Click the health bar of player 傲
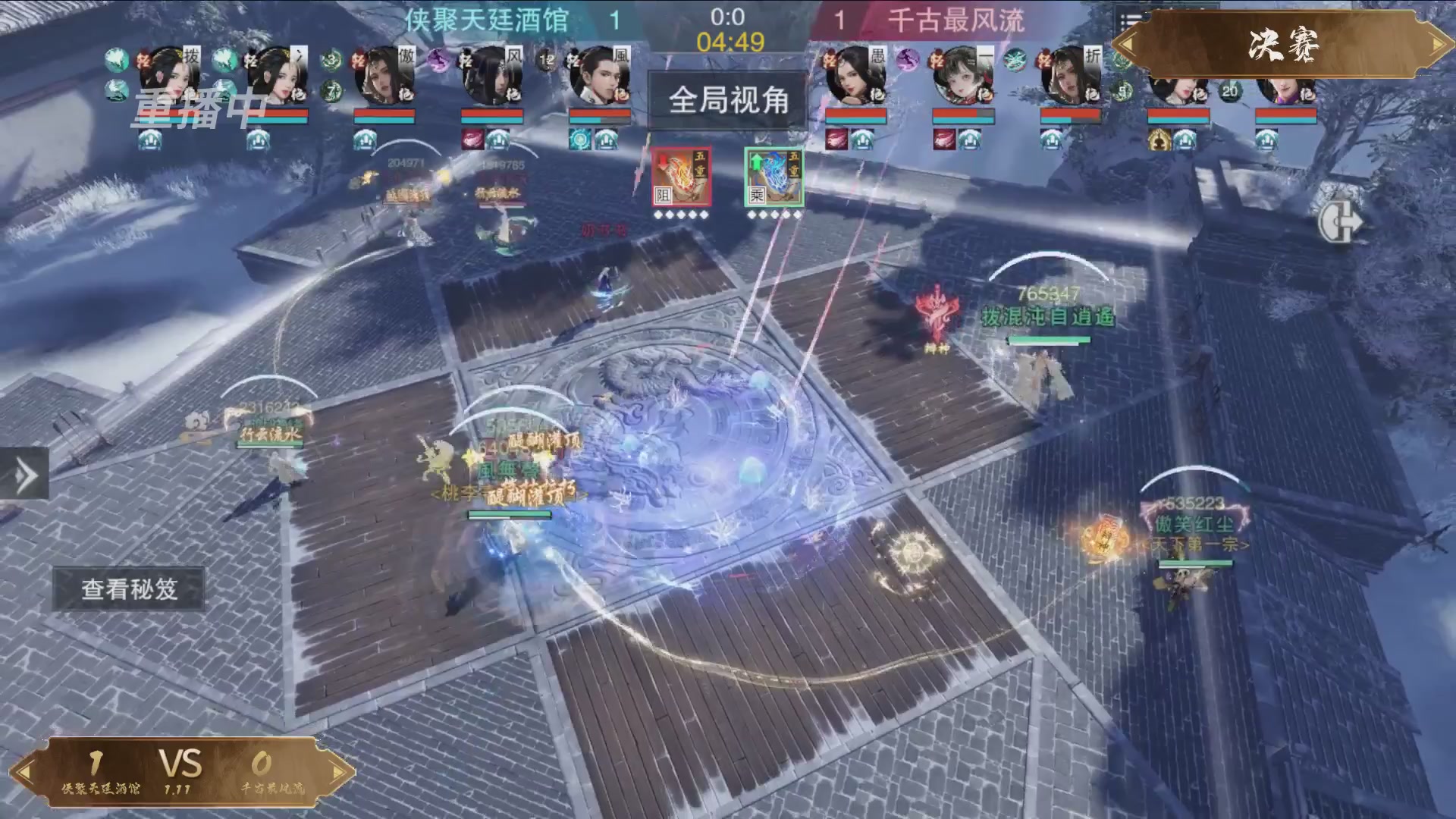The height and width of the screenshot is (819, 1456). (383, 114)
